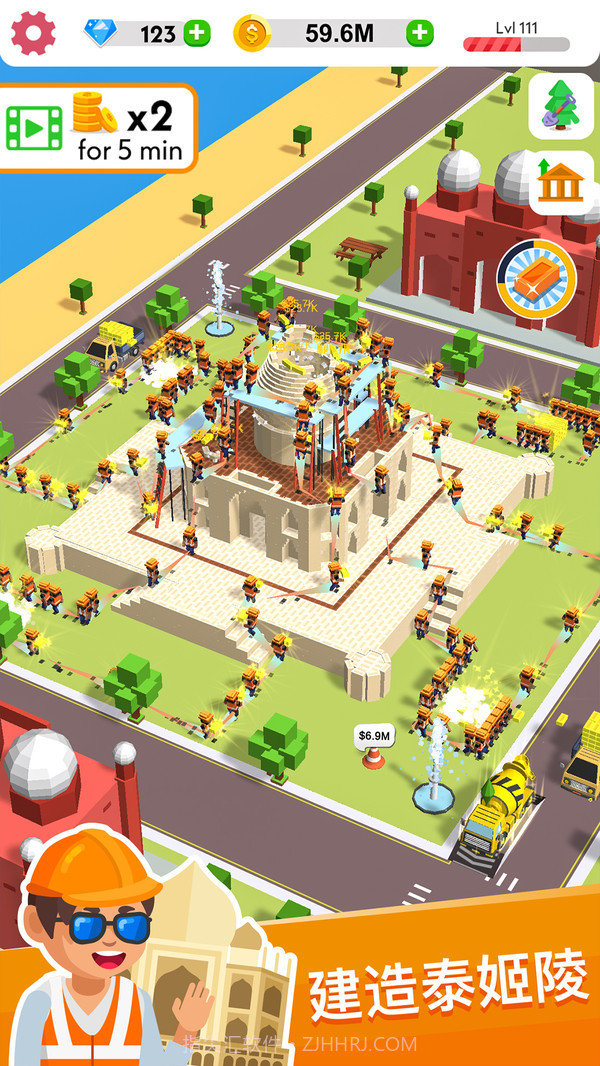Open the settings gear menu

pyautogui.click(x=34, y=34)
